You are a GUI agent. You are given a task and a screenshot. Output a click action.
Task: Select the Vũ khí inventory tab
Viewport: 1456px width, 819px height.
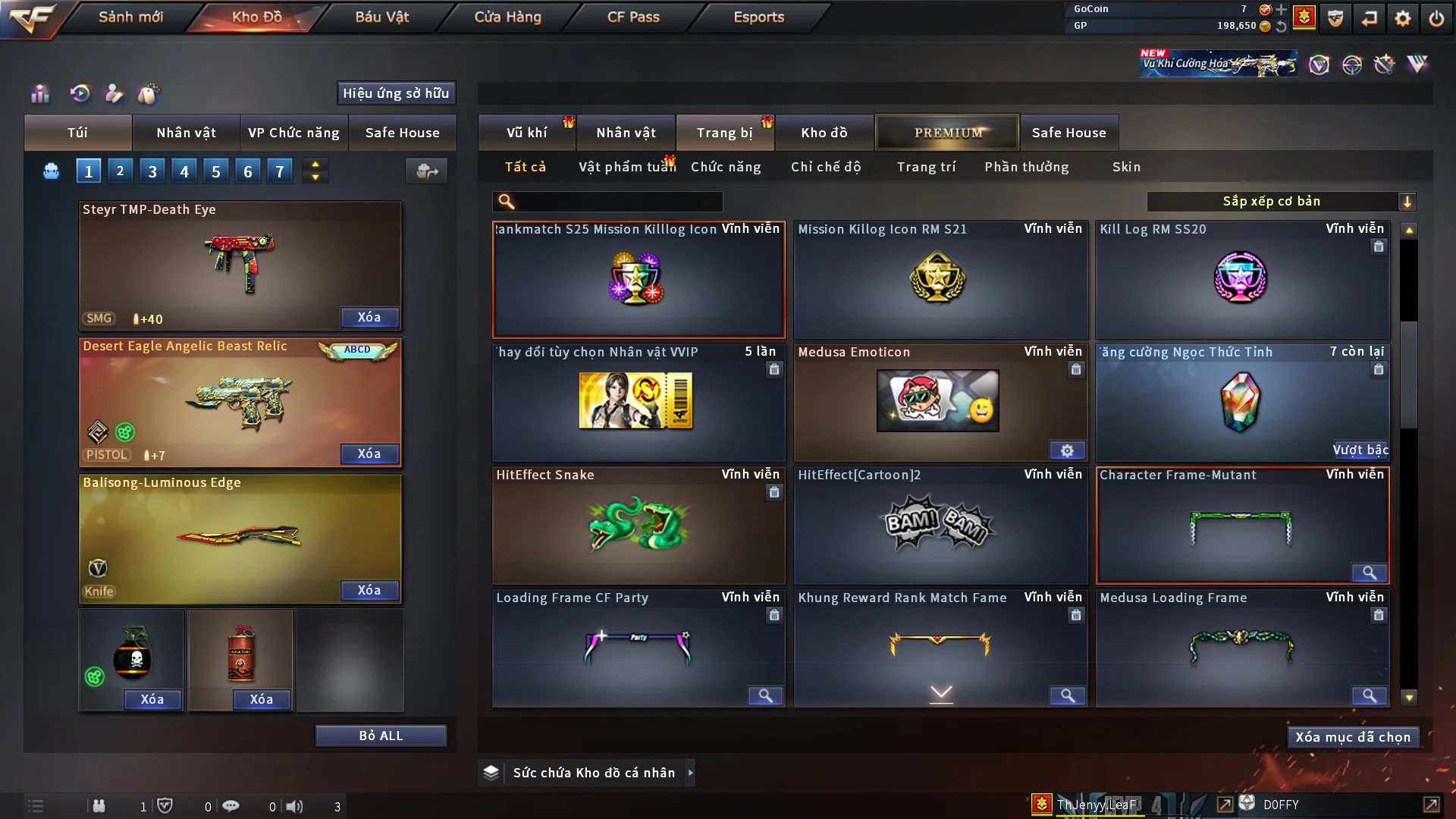(526, 133)
